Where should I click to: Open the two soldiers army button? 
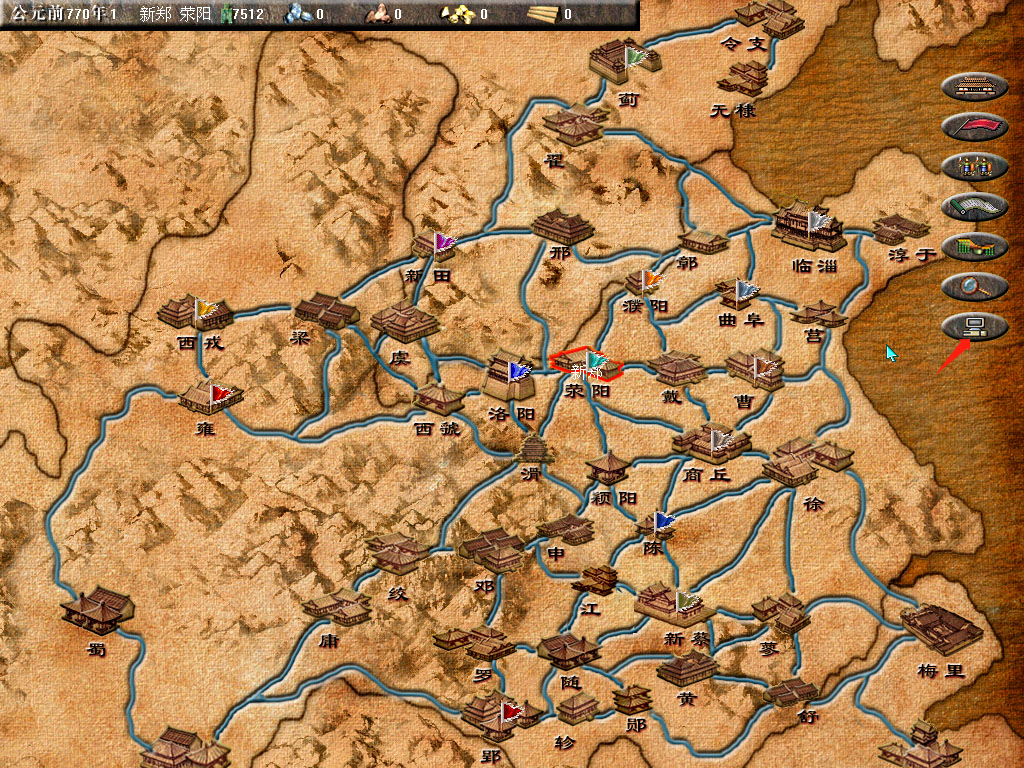(974, 166)
